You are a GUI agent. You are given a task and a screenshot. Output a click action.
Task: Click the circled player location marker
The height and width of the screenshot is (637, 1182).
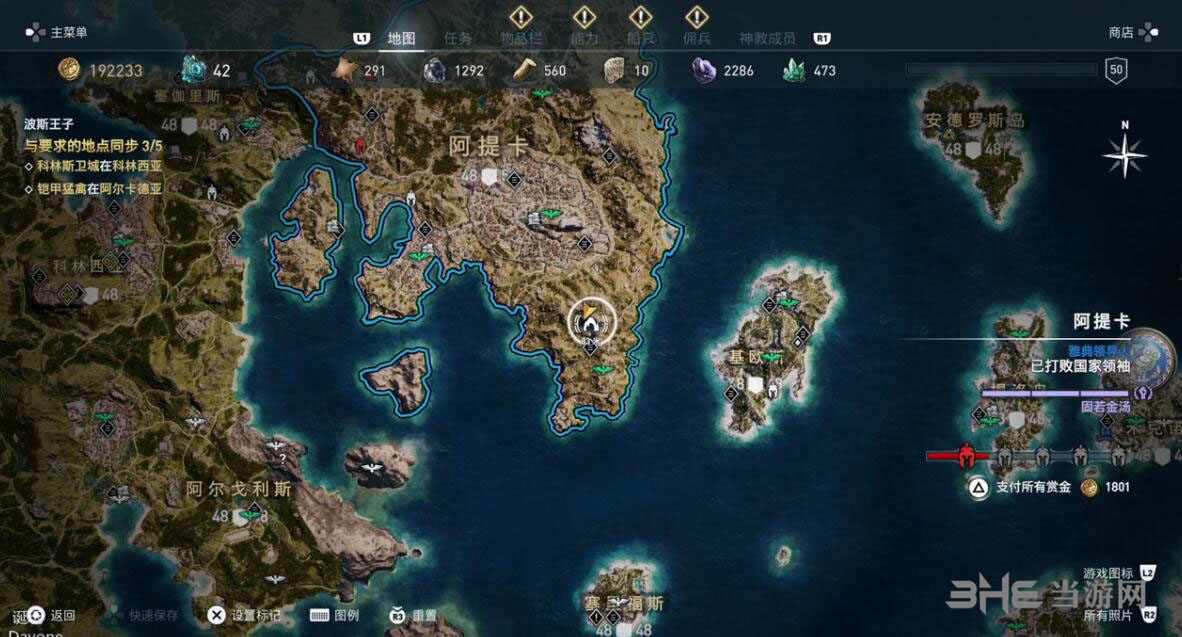(591, 321)
